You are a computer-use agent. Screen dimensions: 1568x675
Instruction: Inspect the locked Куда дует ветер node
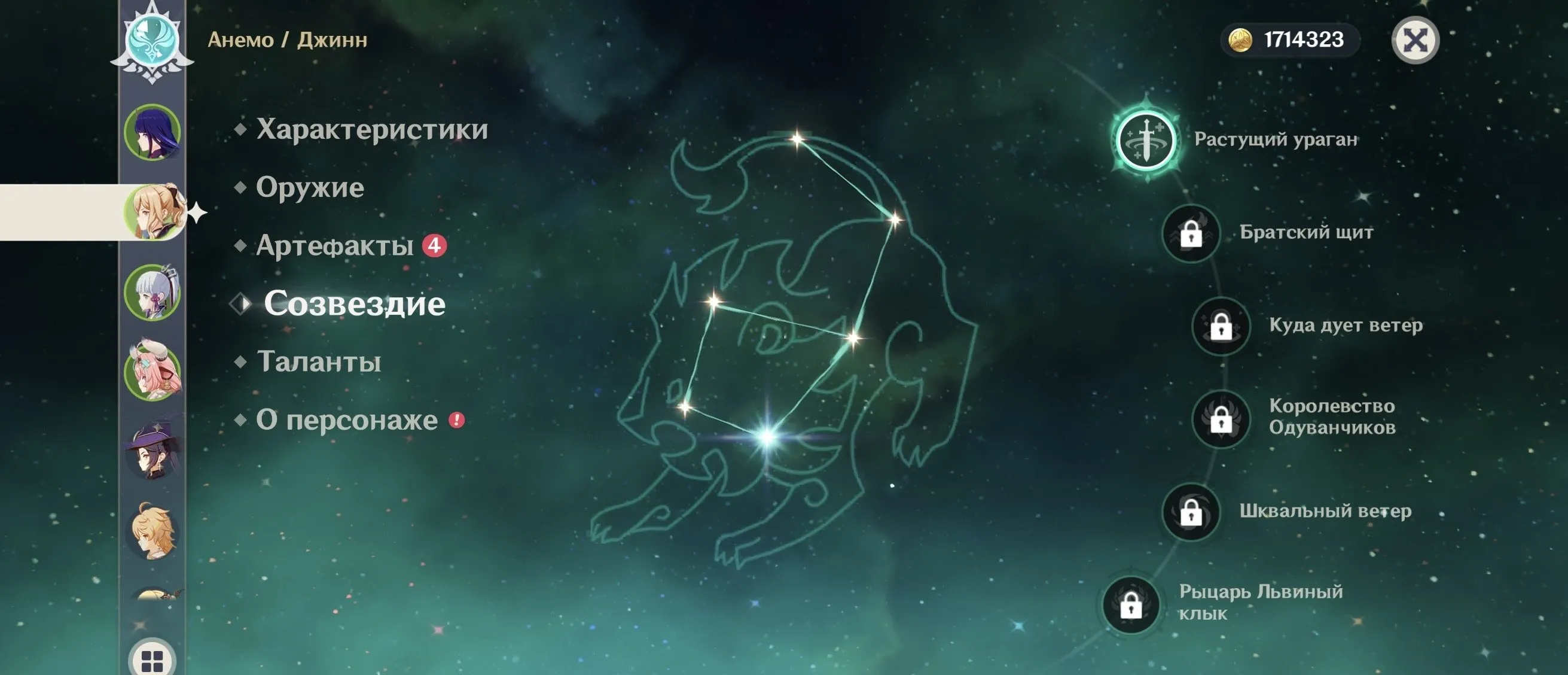coord(1221,326)
